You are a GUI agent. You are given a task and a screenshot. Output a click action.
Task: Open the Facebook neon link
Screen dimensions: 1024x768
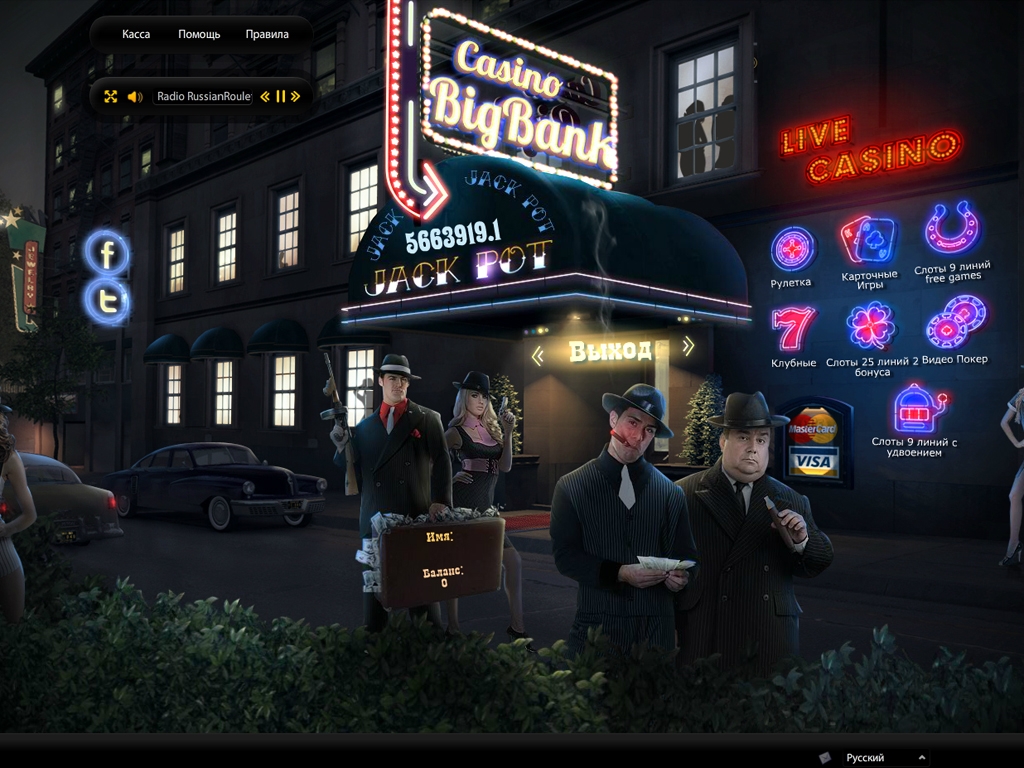click(107, 253)
